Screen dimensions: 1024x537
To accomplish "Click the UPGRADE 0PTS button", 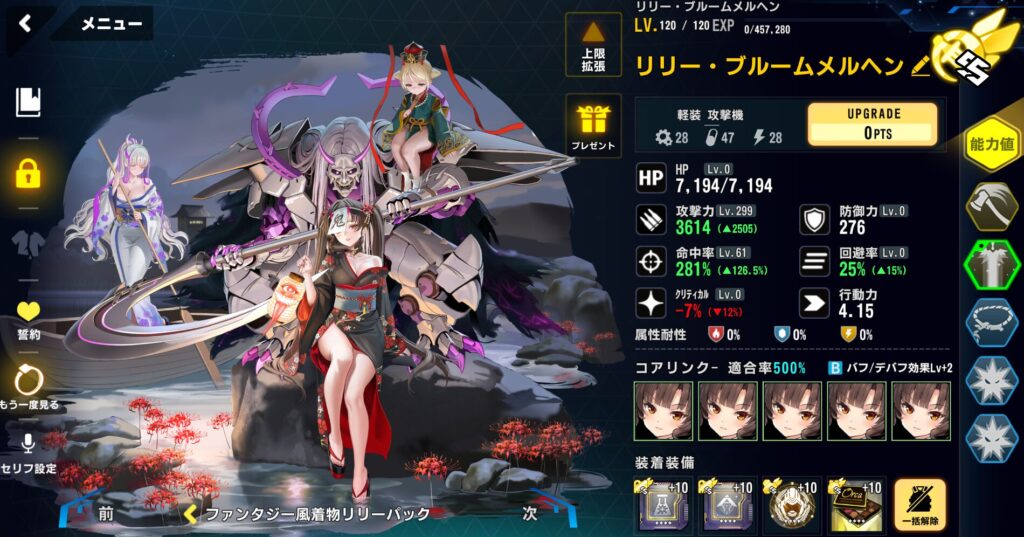I will (872, 124).
